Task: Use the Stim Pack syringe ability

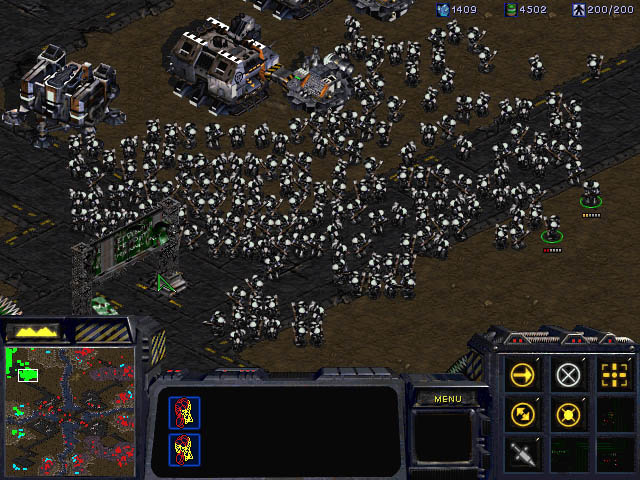Action: tap(522, 452)
